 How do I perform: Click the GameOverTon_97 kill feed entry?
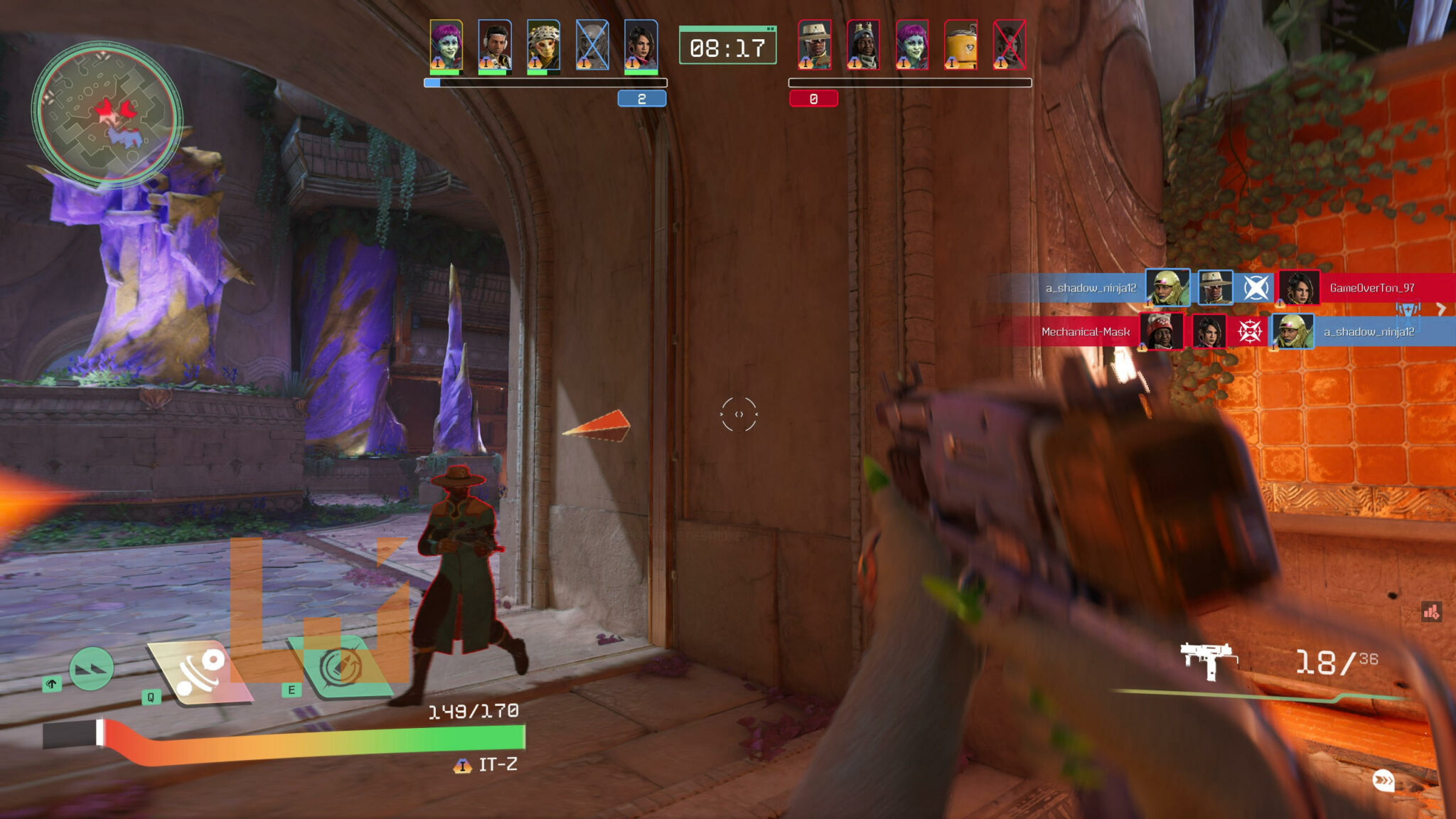click(x=1371, y=288)
